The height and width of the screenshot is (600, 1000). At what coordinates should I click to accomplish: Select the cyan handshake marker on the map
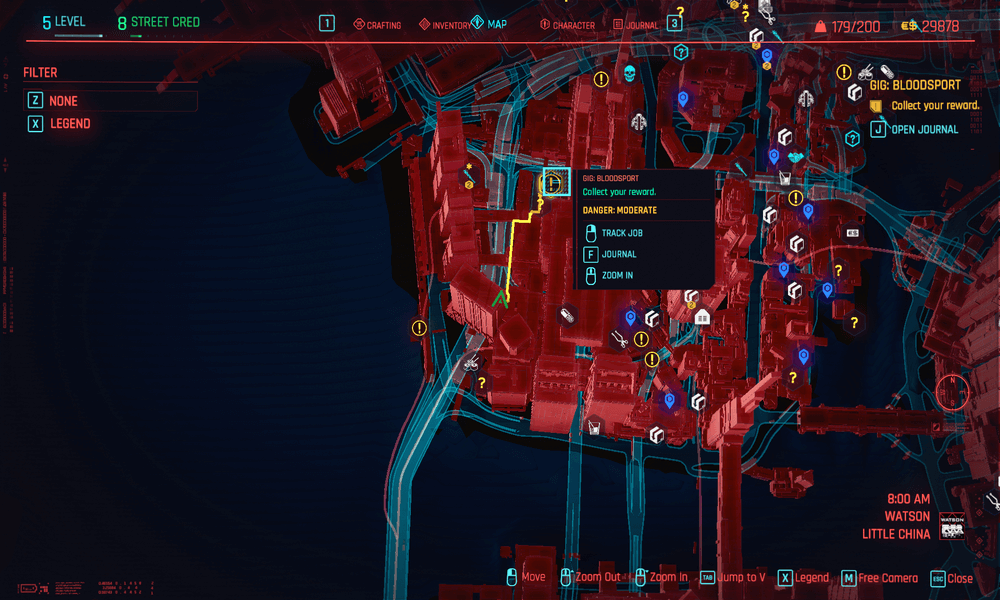tap(795, 157)
